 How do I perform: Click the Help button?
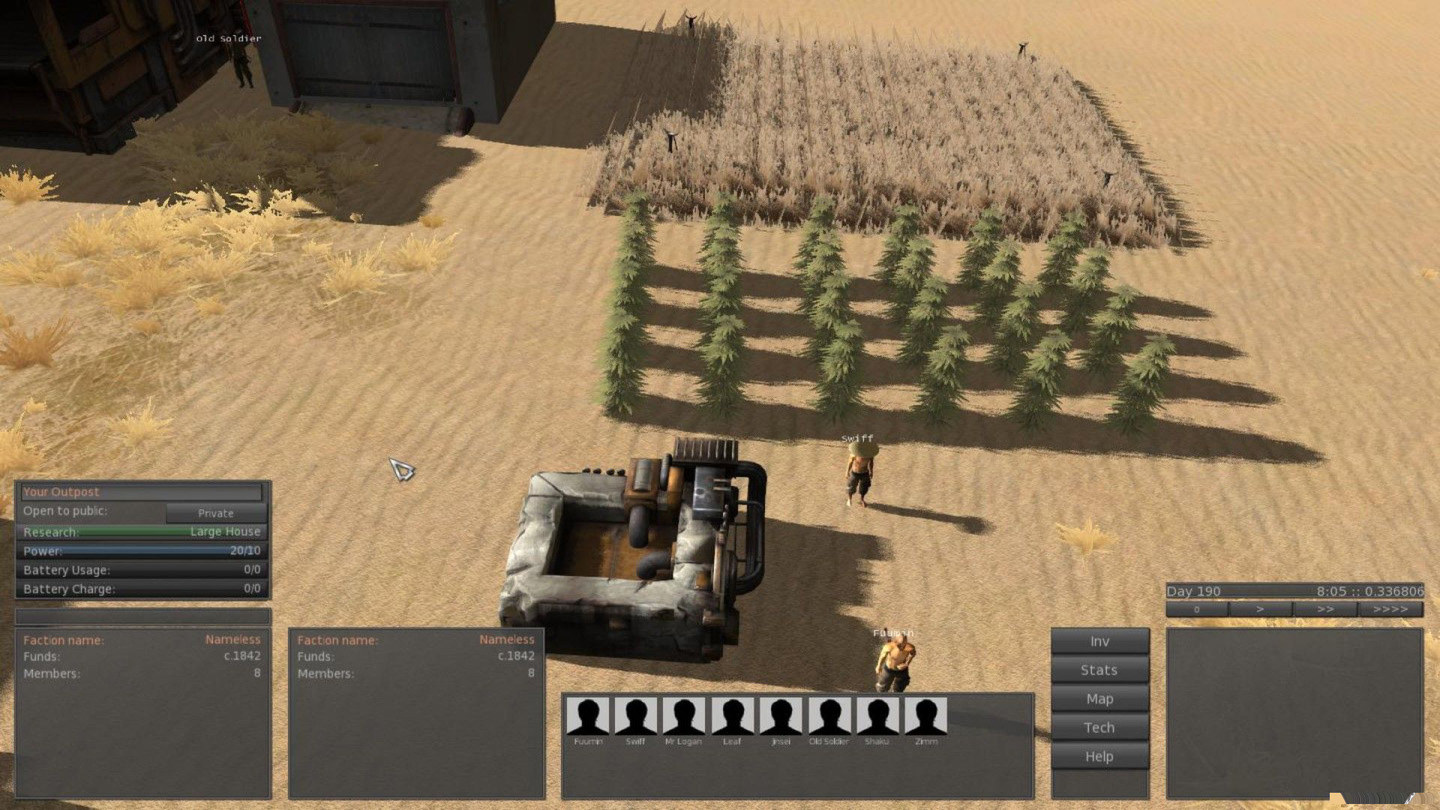point(1099,757)
